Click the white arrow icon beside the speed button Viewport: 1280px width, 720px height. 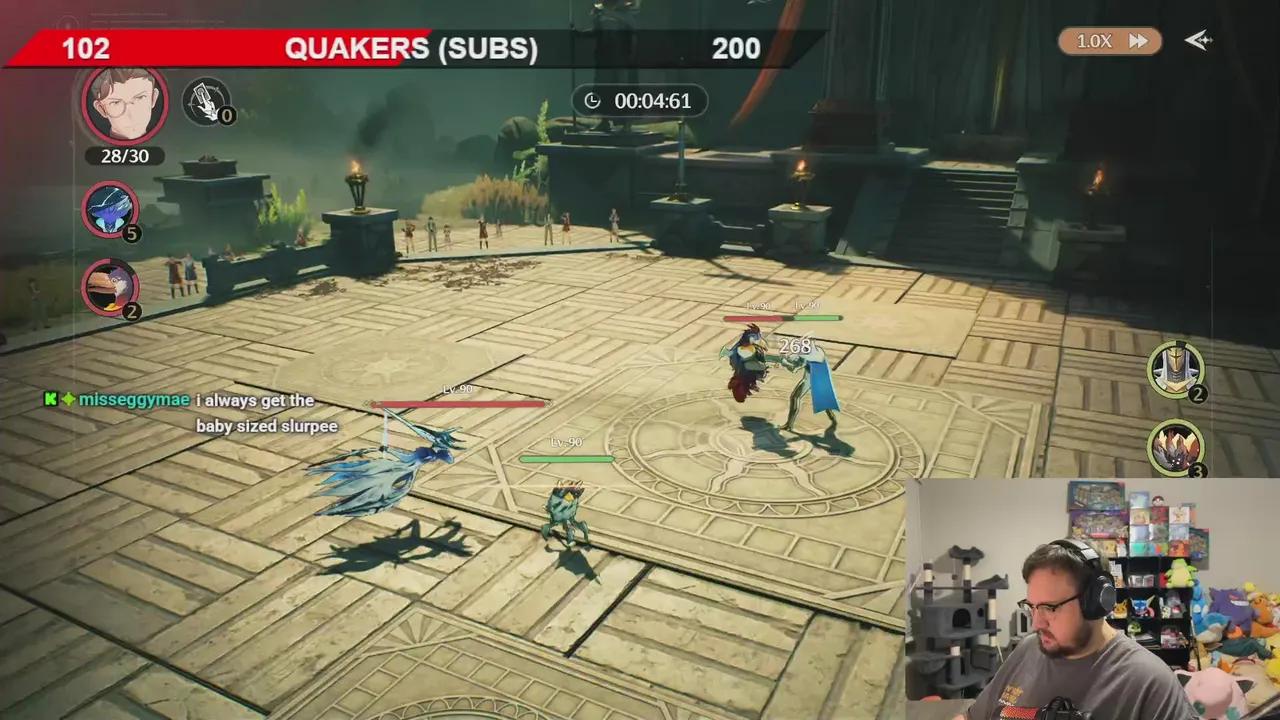click(1198, 40)
